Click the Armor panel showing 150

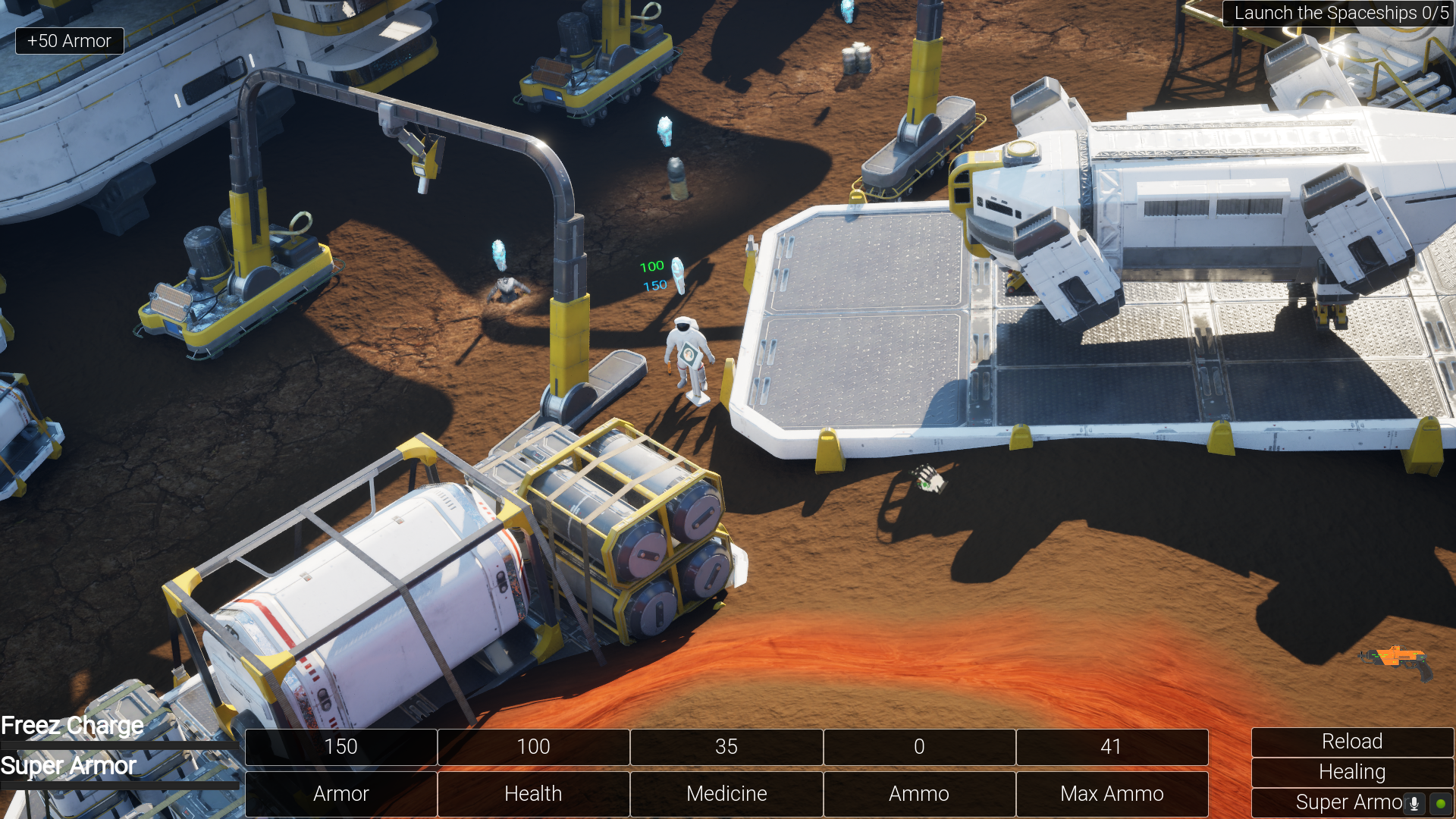[340, 747]
